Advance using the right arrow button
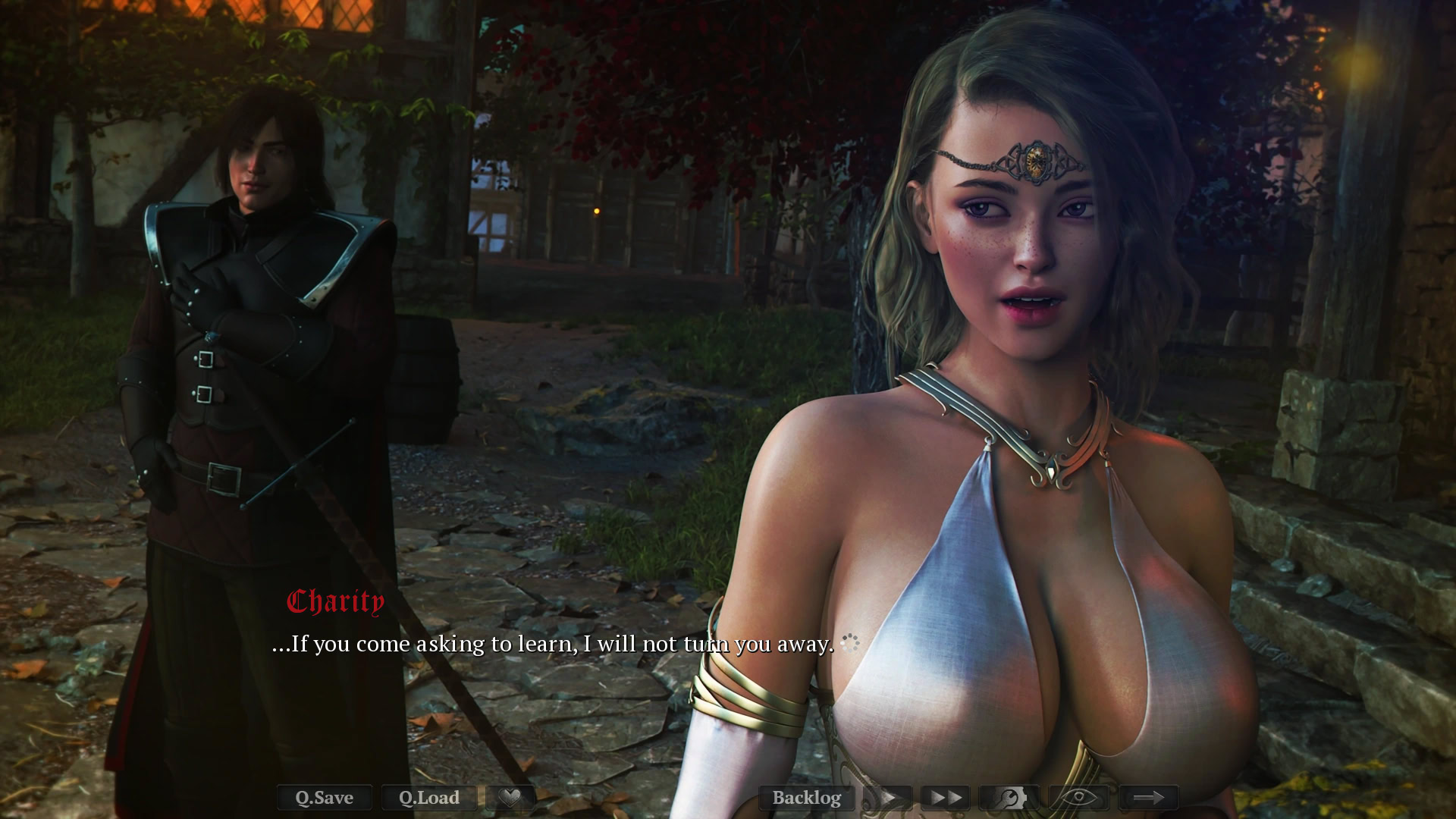The height and width of the screenshot is (819, 1456). tap(1148, 798)
